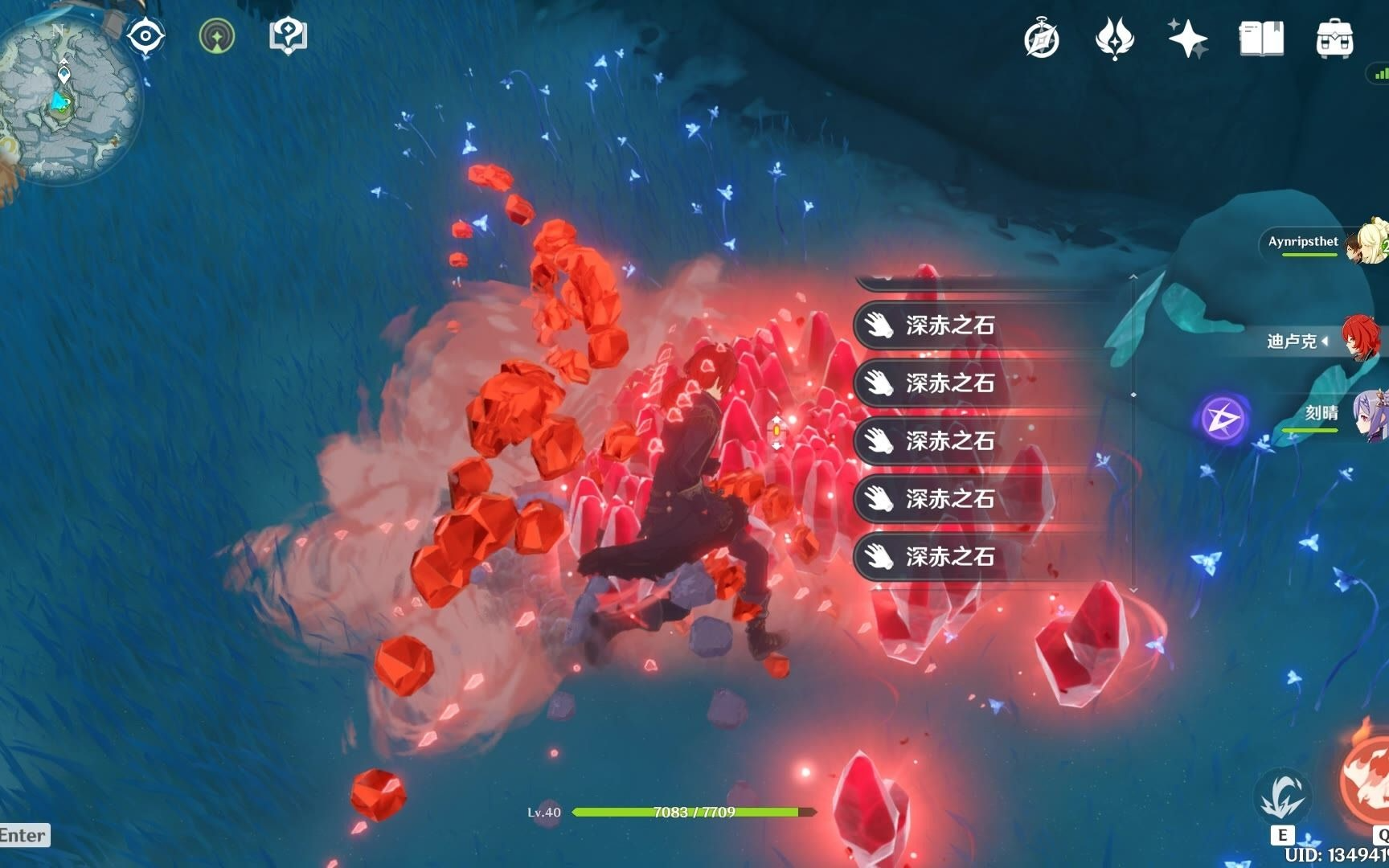Open the question-mark quest icon
Viewport: 1389px width, 868px height.
(288, 36)
